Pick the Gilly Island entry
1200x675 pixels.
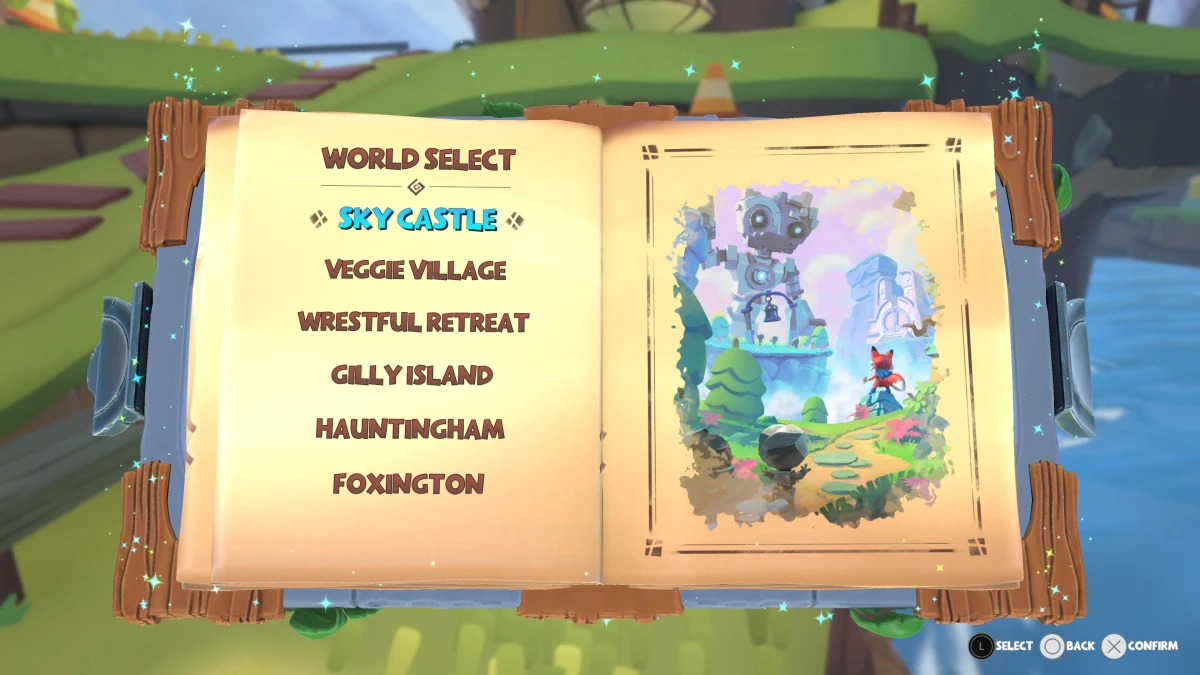pyautogui.click(x=412, y=376)
